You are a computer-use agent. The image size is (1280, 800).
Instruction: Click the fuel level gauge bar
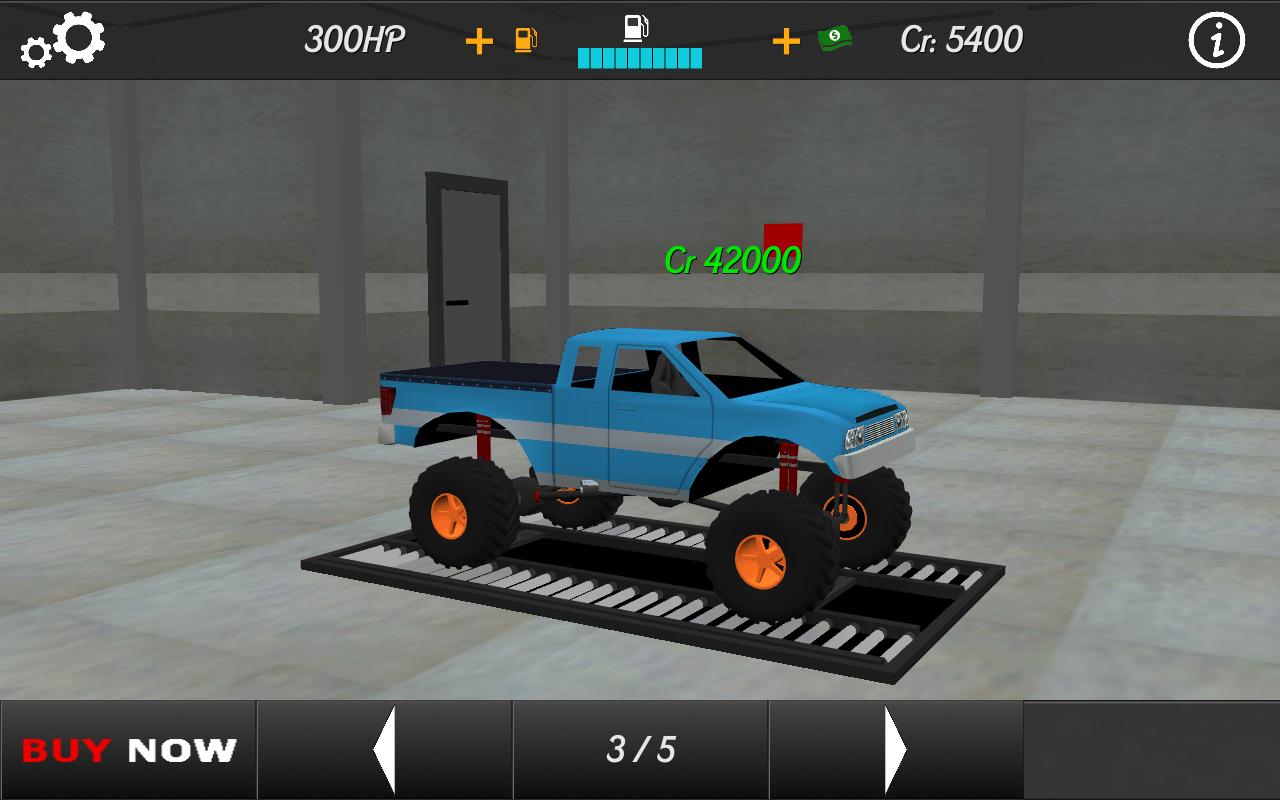640,58
